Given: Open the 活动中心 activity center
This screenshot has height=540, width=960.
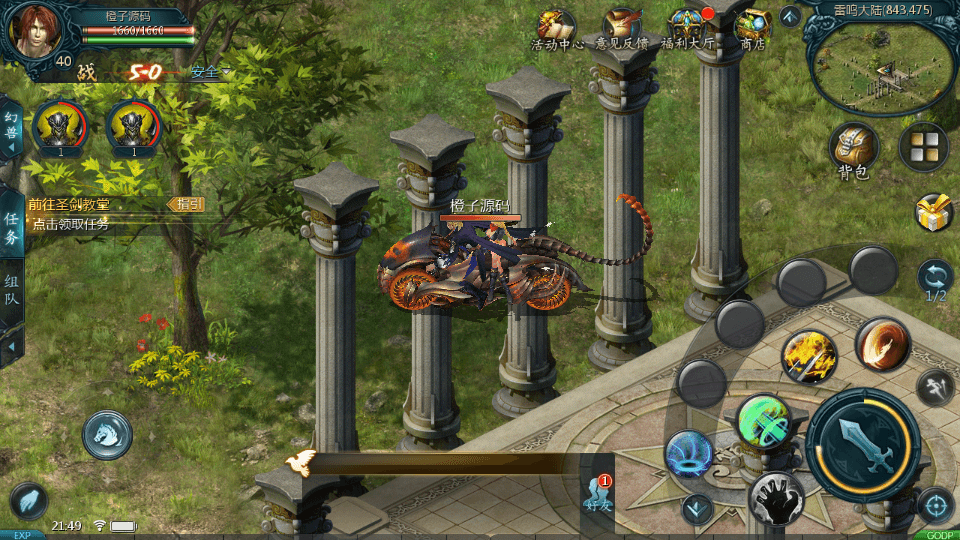Looking at the screenshot, I should [556, 28].
